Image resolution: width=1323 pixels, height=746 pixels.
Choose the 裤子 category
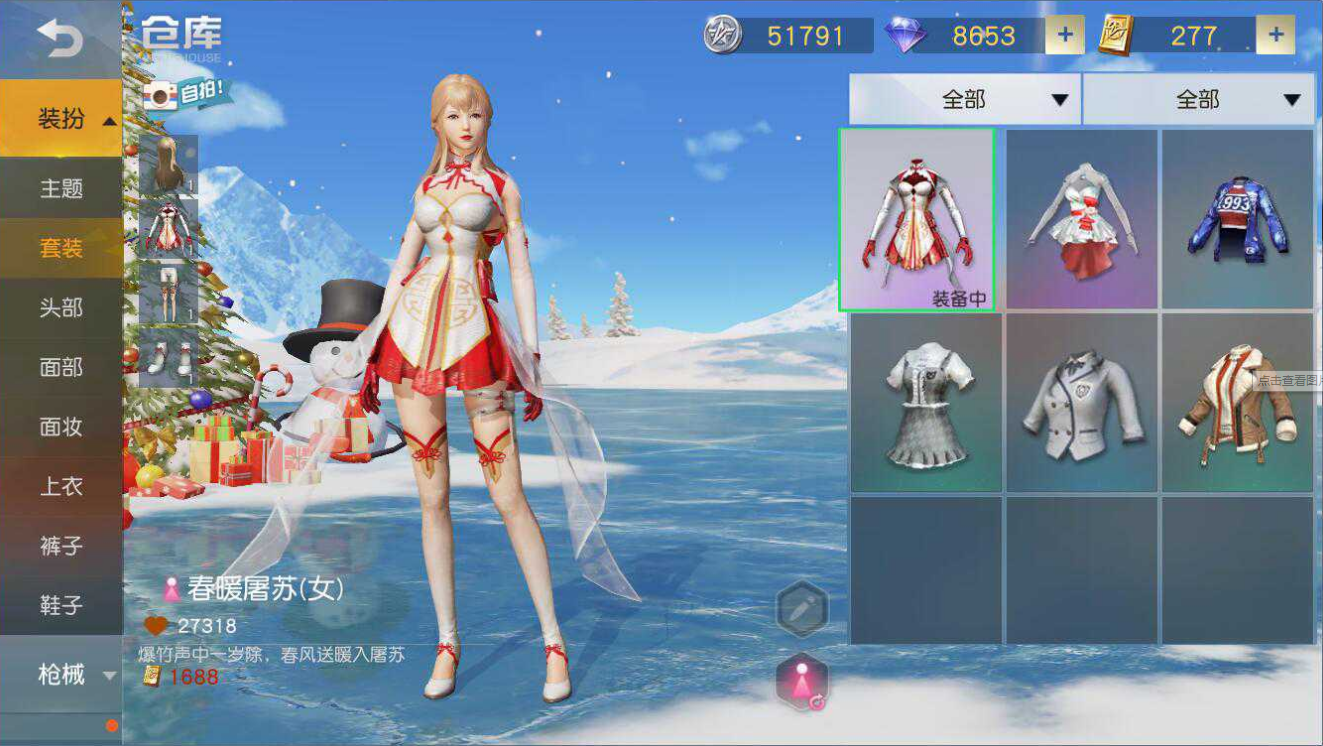(x=61, y=546)
